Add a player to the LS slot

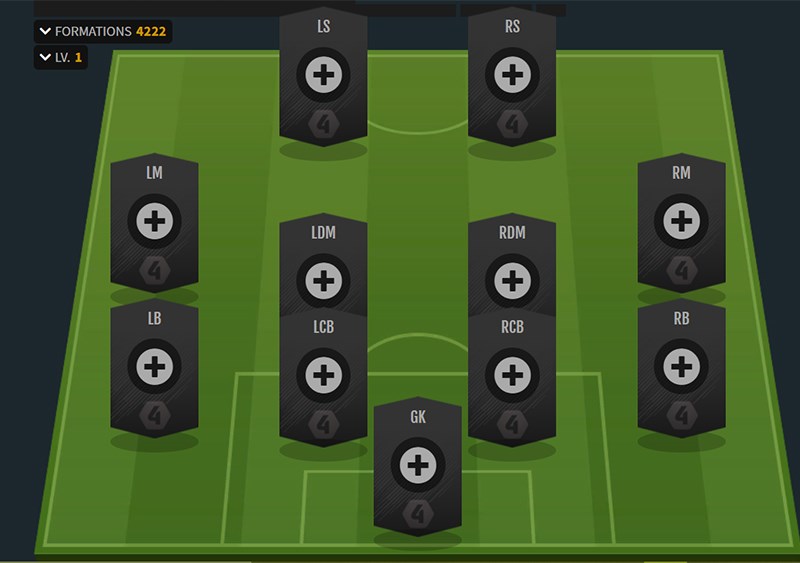(x=323, y=75)
